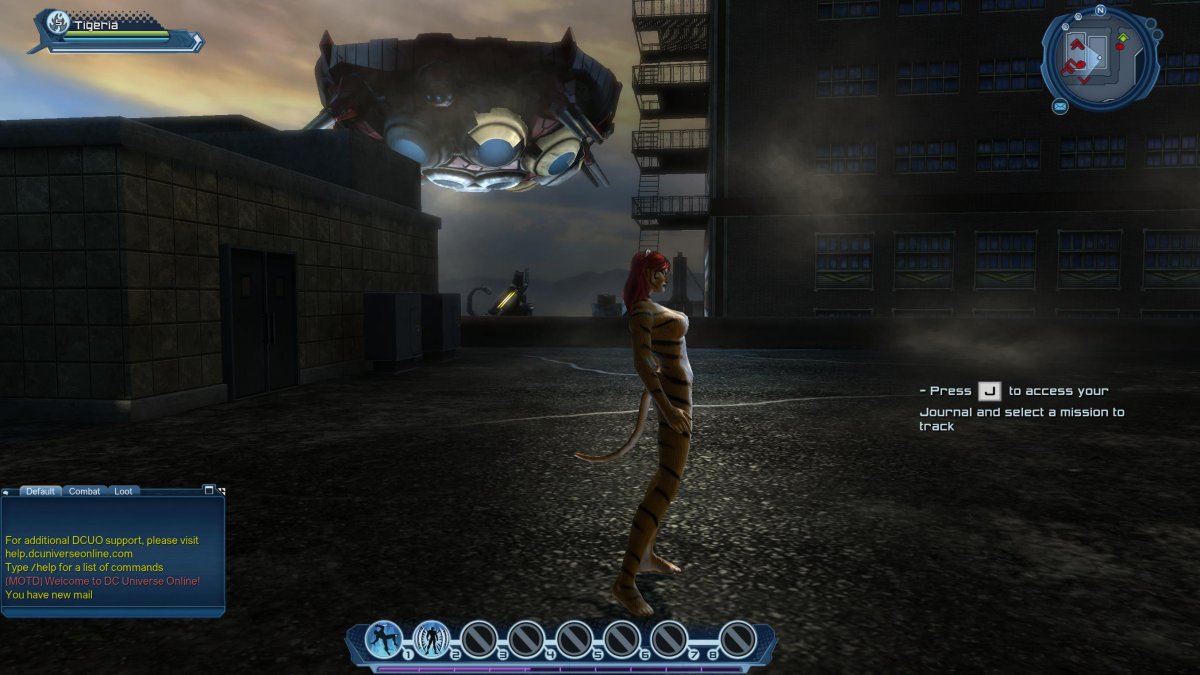This screenshot has width=1200, height=675.
Task: Activate the flying kick ability in slot 1
Action: tap(384, 639)
